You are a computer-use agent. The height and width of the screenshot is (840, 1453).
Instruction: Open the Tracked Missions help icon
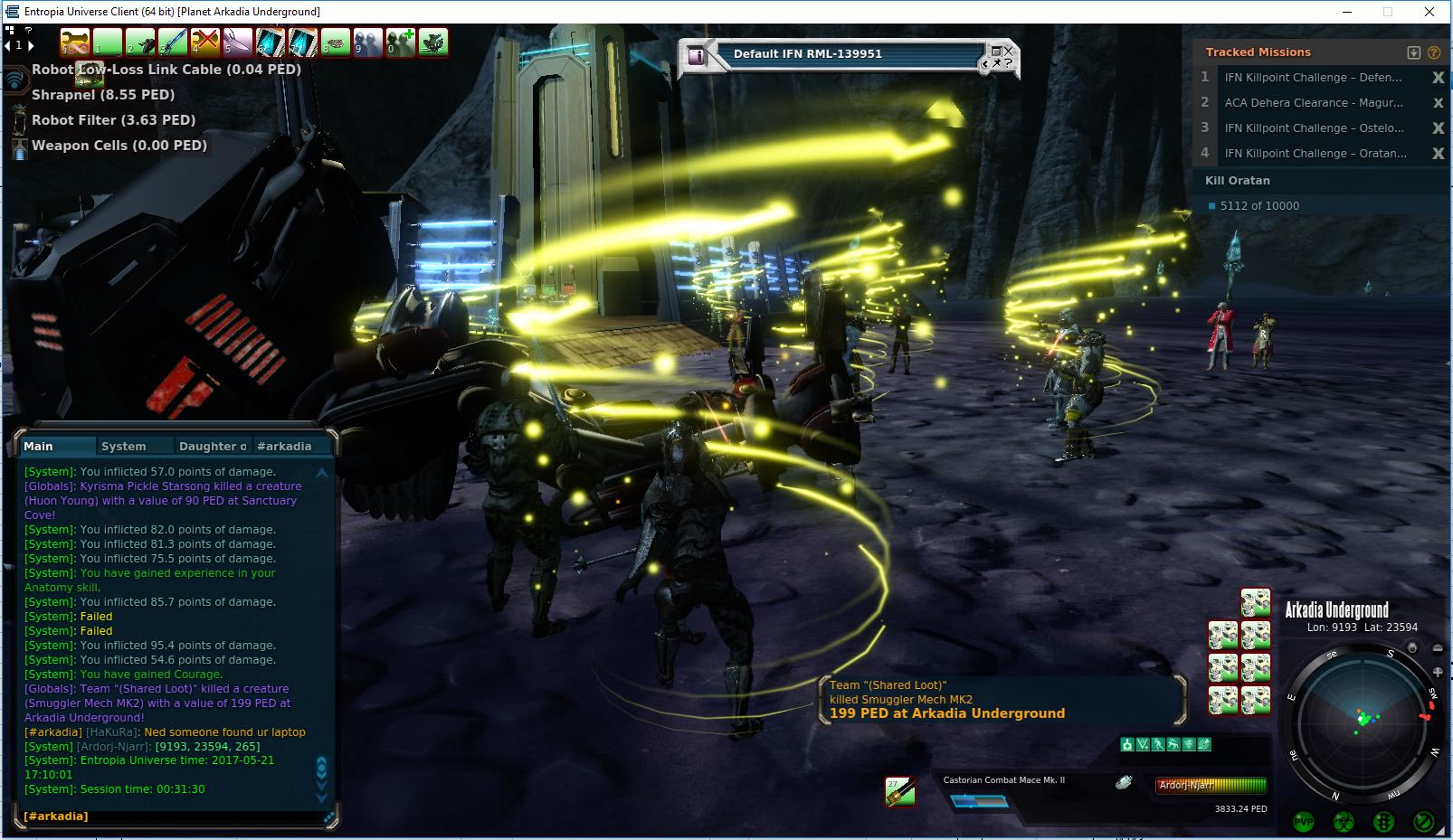tap(1434, 52)
